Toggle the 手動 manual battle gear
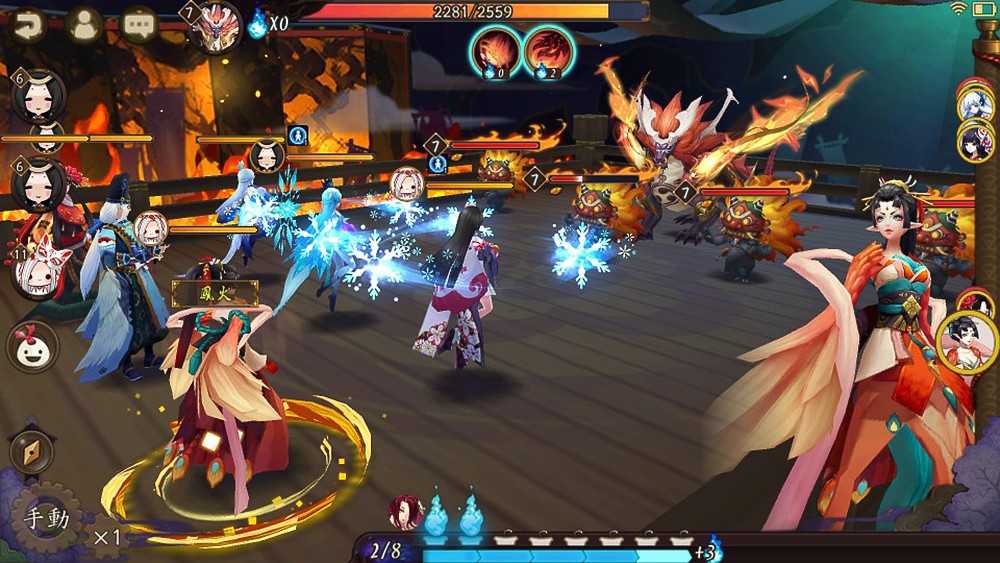1000x563 pixels. (48, 519)
